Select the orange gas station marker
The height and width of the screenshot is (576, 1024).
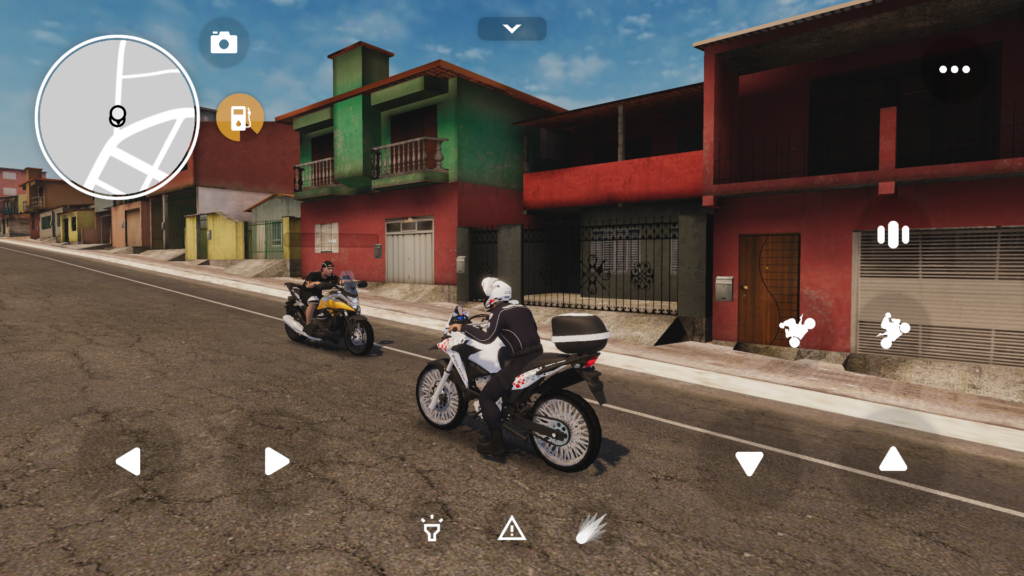coord(240,117)
